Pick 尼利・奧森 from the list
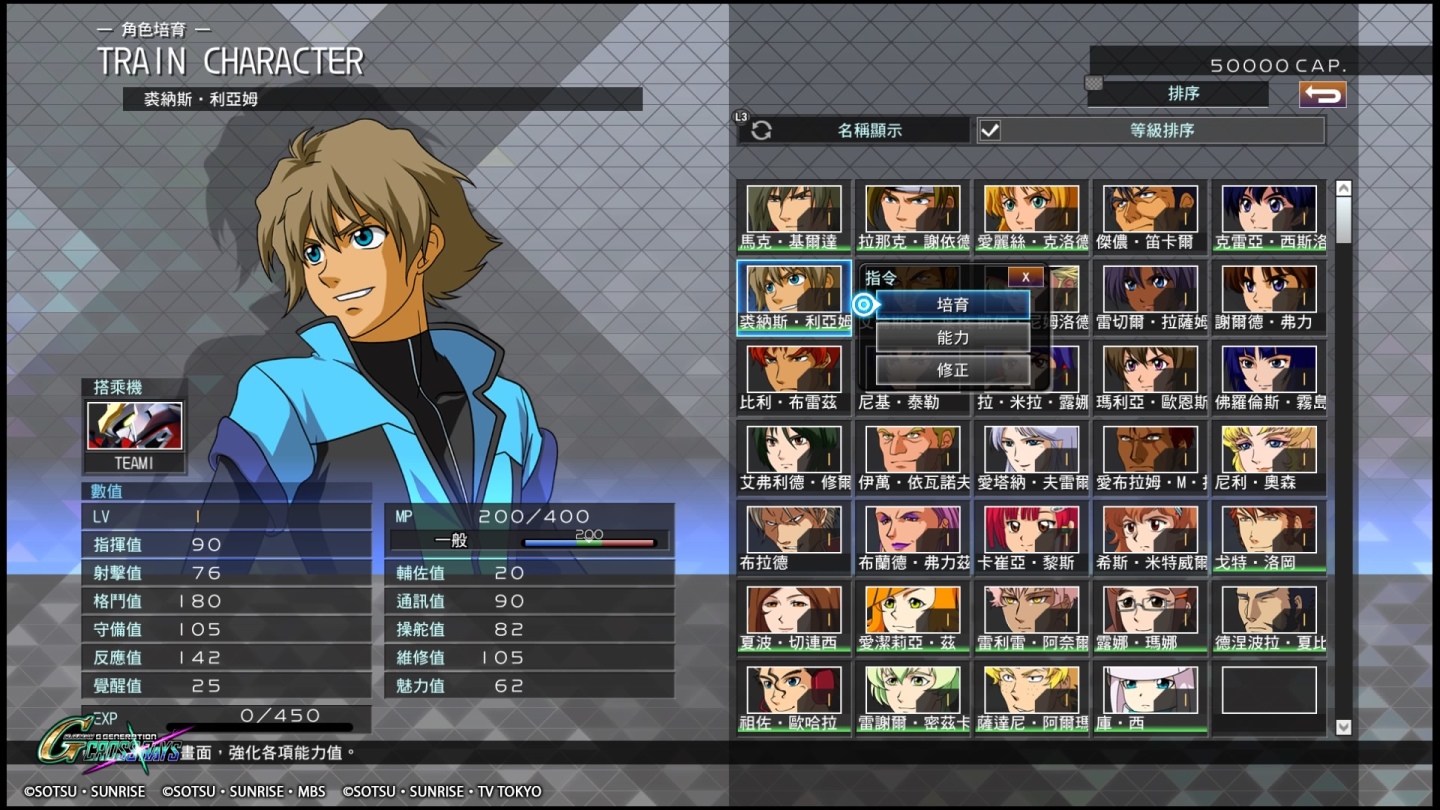The width and height of the screenshot is (1440, 810). tap(1269, 457)
